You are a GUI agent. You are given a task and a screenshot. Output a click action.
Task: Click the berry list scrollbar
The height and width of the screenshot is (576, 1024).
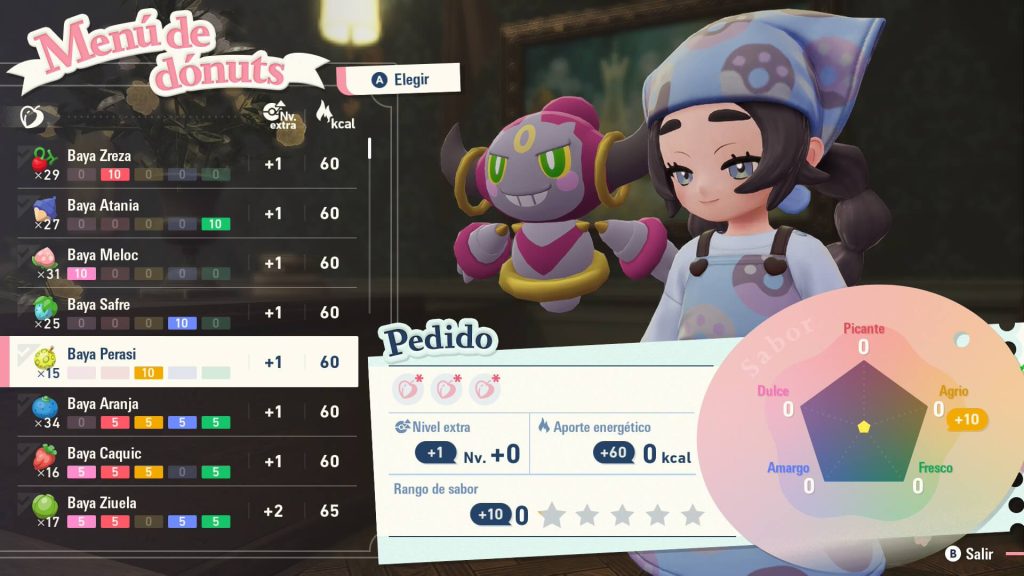point(371,148)
